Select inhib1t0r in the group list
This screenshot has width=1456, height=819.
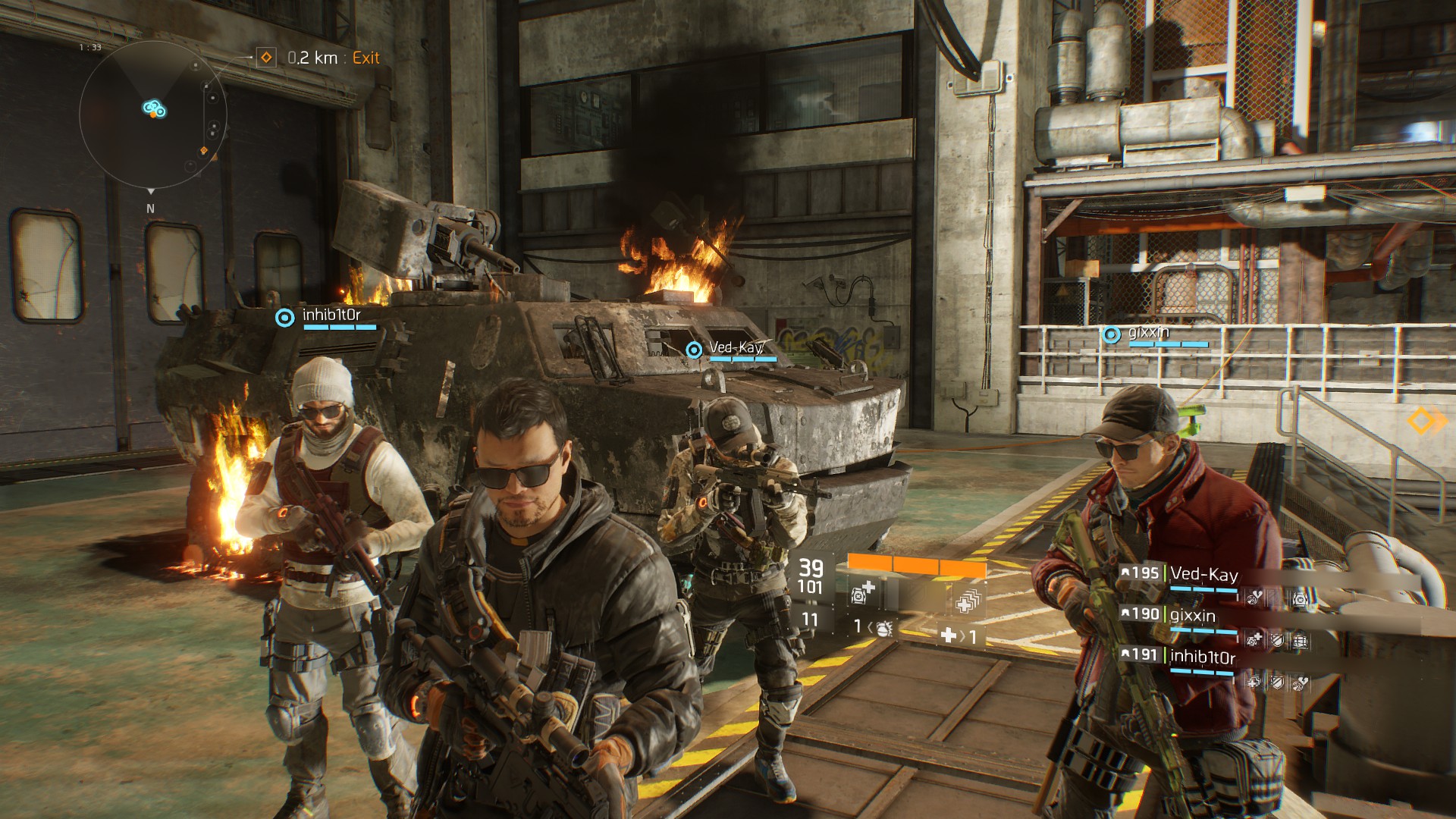click(x=1202, y=657)
